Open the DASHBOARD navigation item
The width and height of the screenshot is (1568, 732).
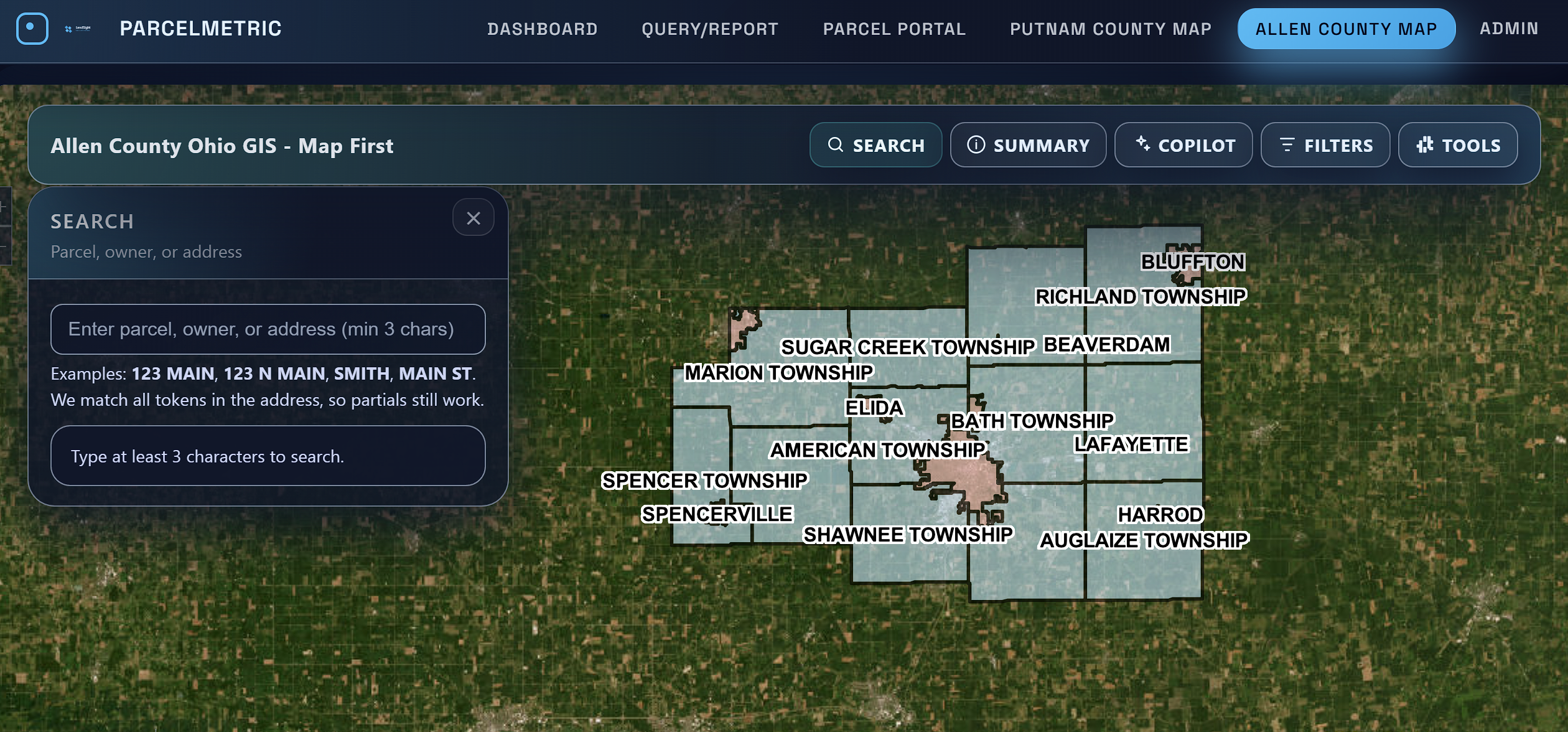click(543, 29)
